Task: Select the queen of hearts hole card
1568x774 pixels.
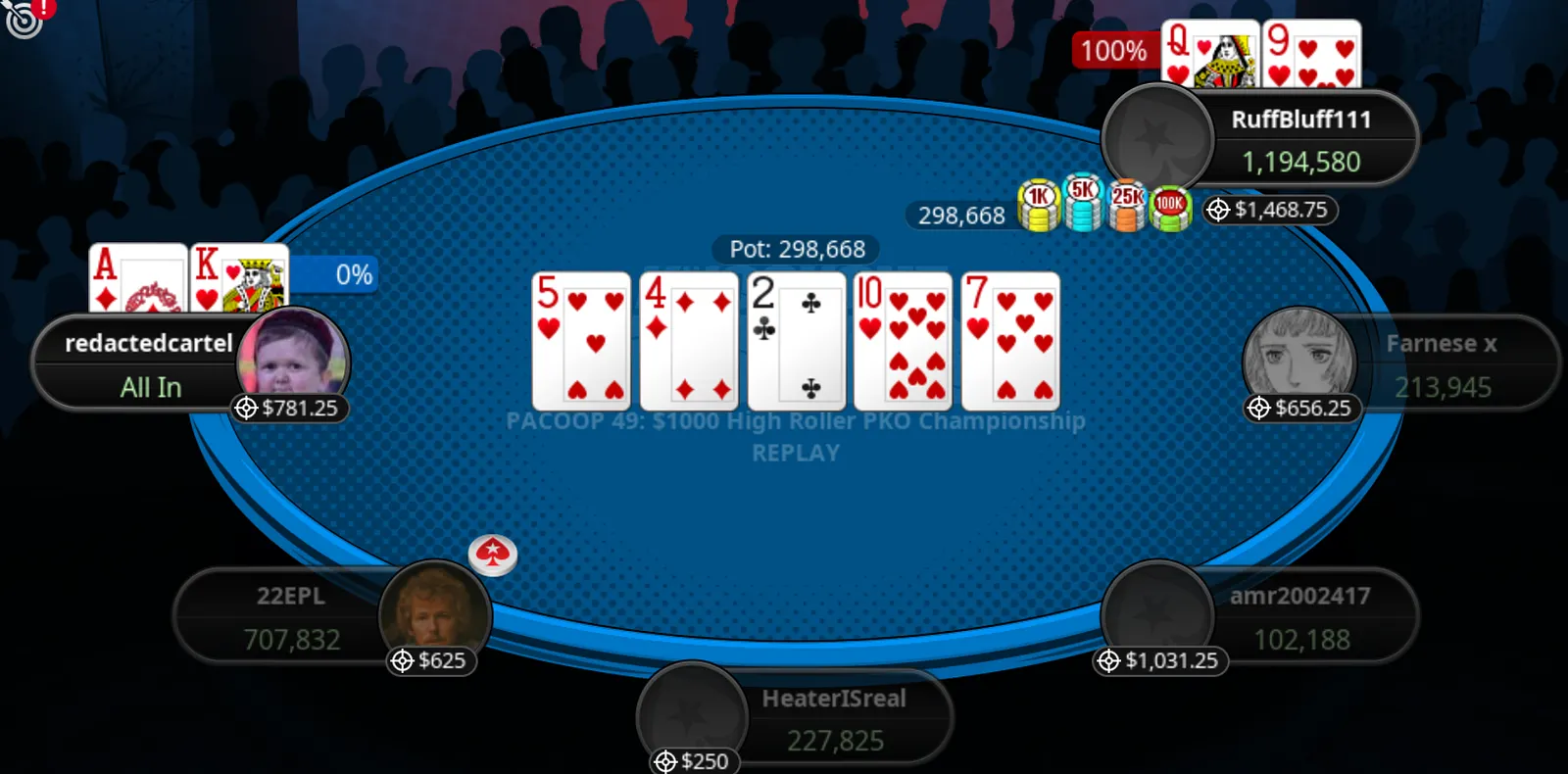Action: coord(1209,54)
